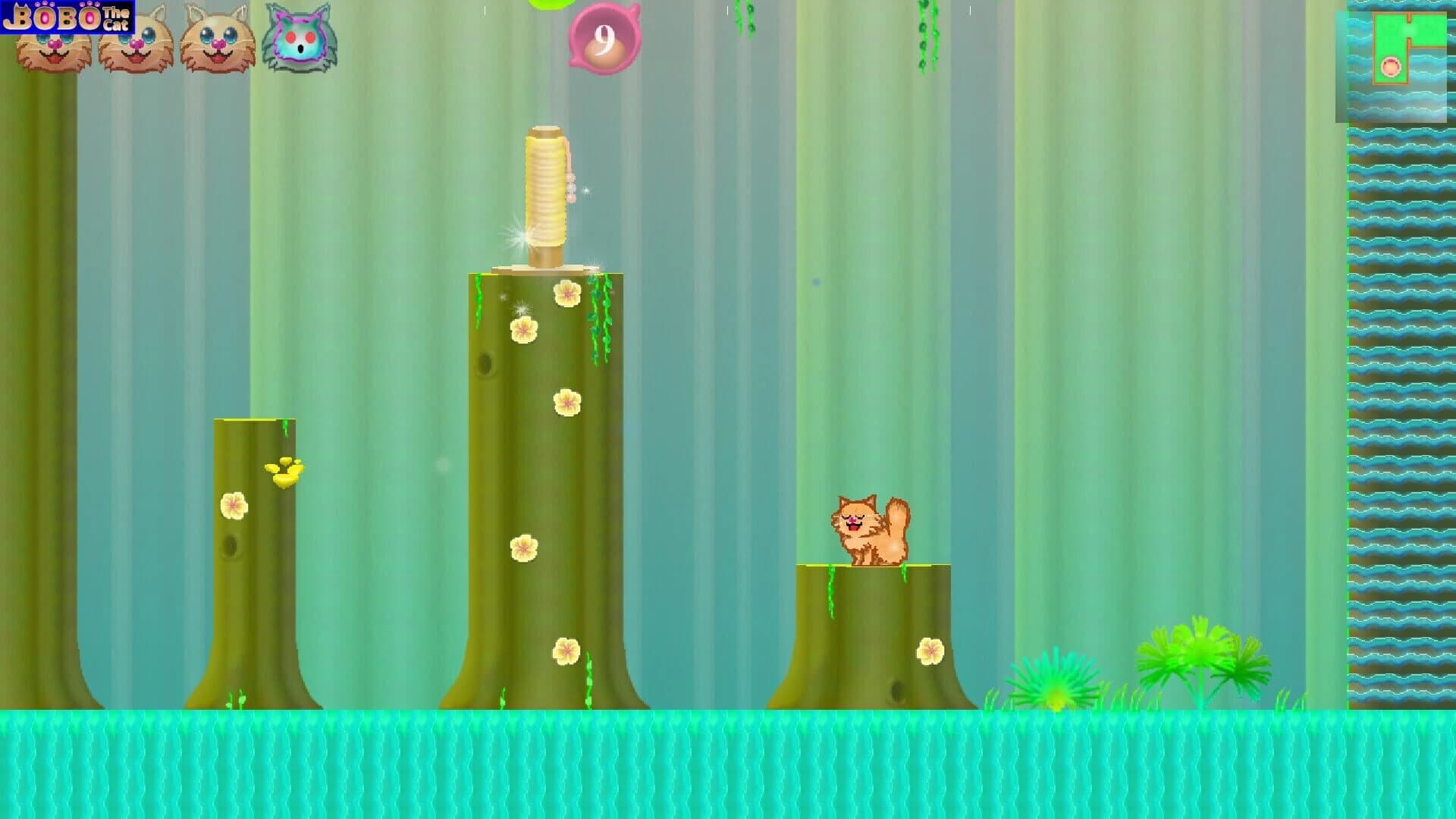
Task: Click the ghost cat power-up icon
Action: (300, 42)
